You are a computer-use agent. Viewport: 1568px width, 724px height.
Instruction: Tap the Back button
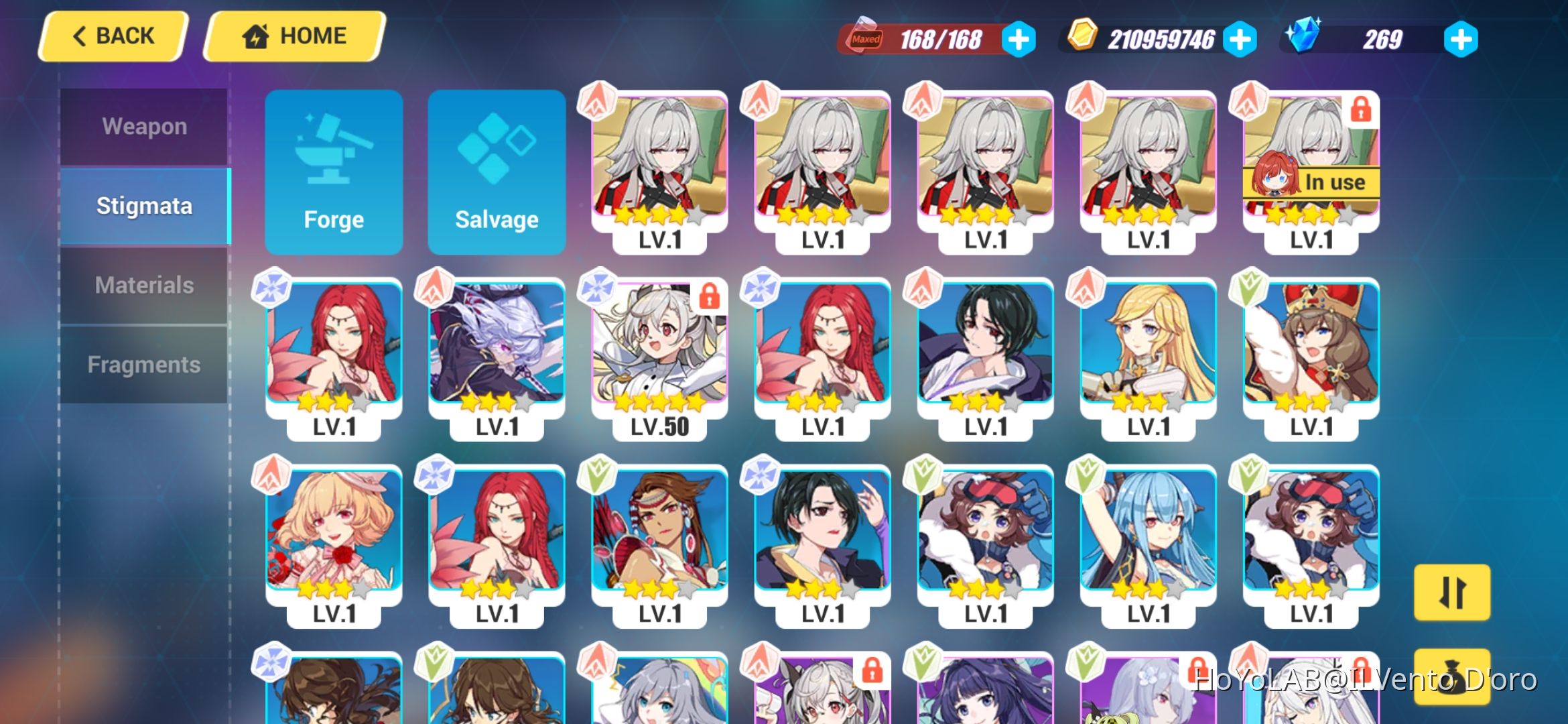coord(111,35)
